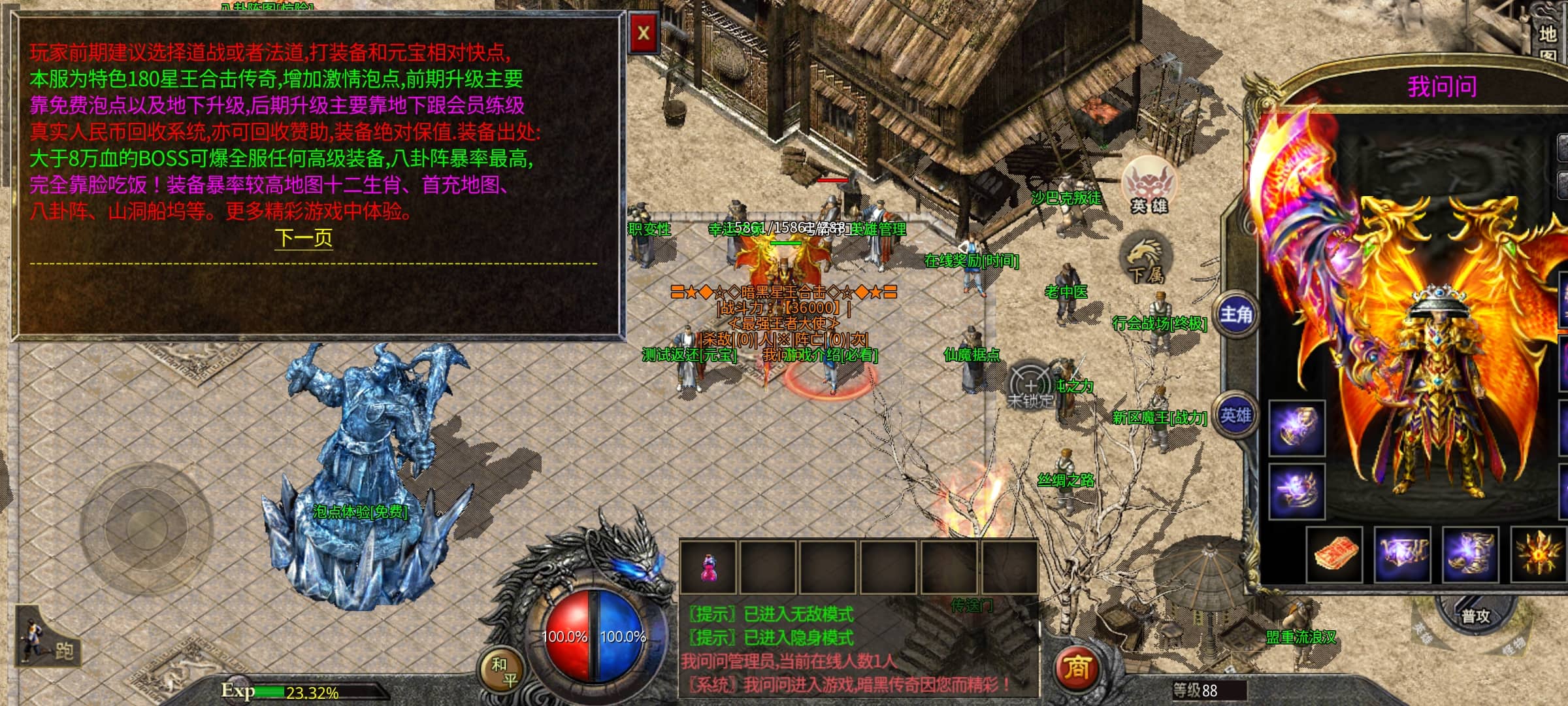Tap the 普攻 normal attack button
Screen dimensions: 1568x706
1475,616
